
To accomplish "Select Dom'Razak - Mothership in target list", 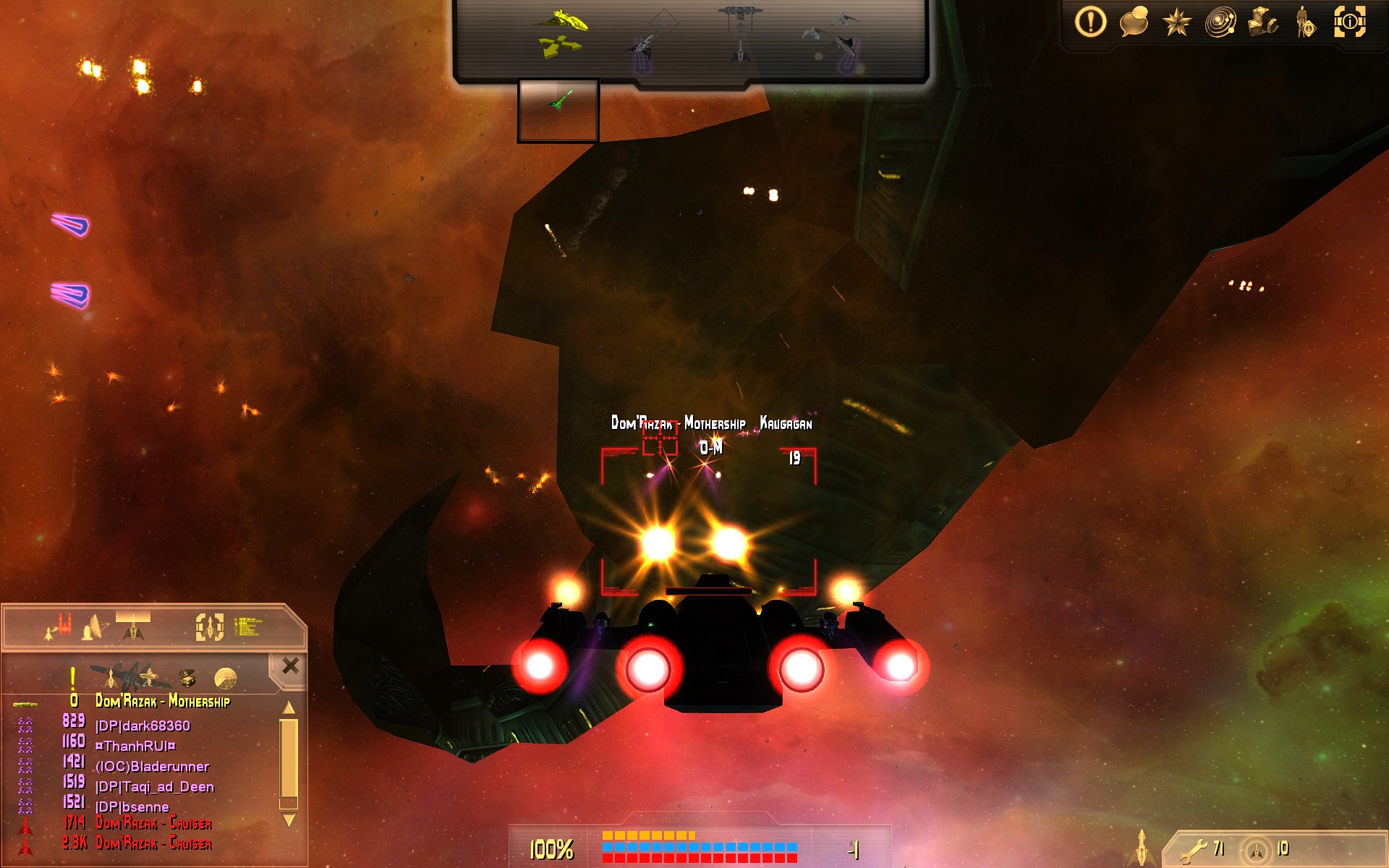I will tap(163, 701).
